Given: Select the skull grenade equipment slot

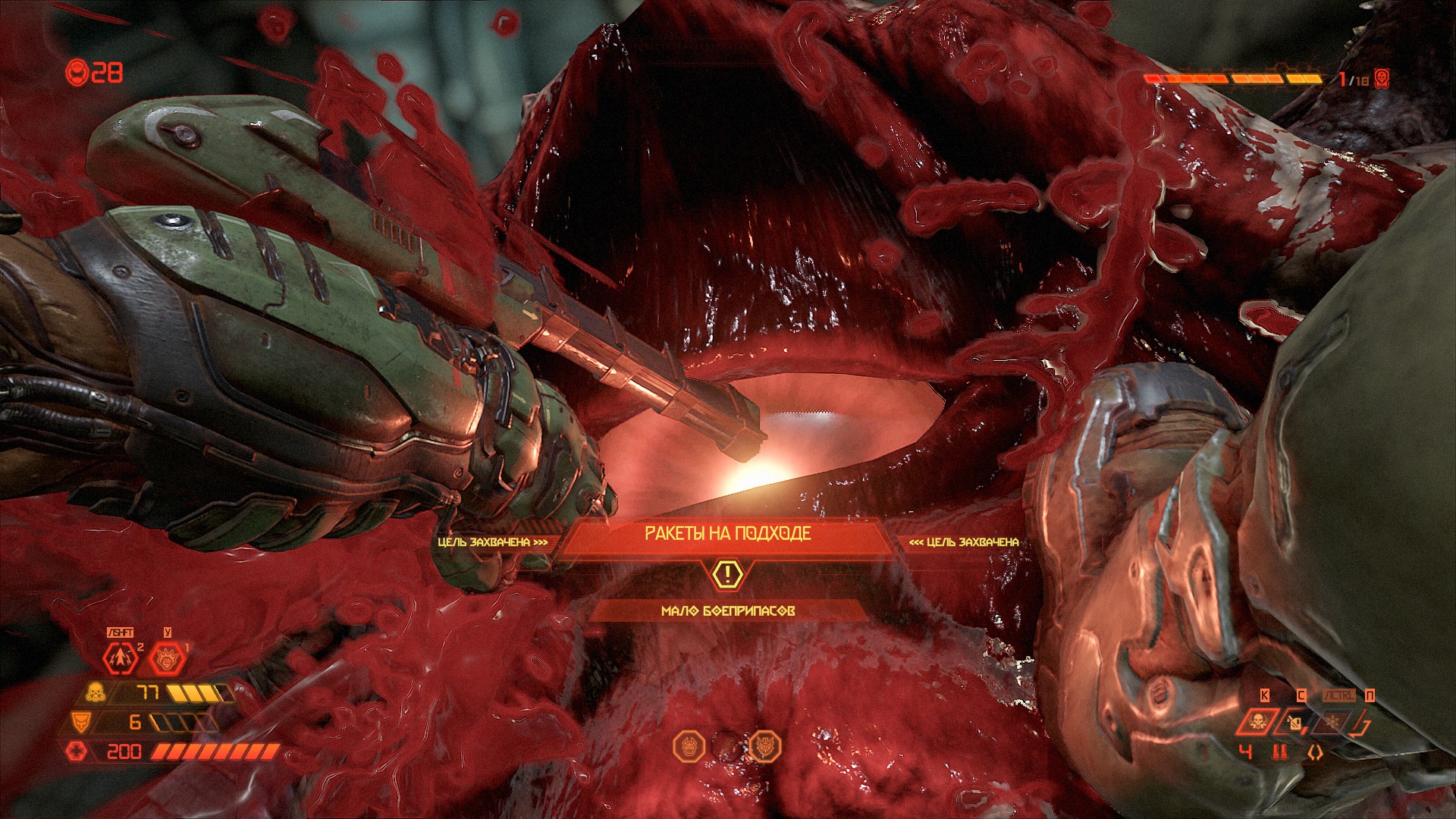Looking at the screenshot, I should pyautogui.click(x=1257, y=721).
